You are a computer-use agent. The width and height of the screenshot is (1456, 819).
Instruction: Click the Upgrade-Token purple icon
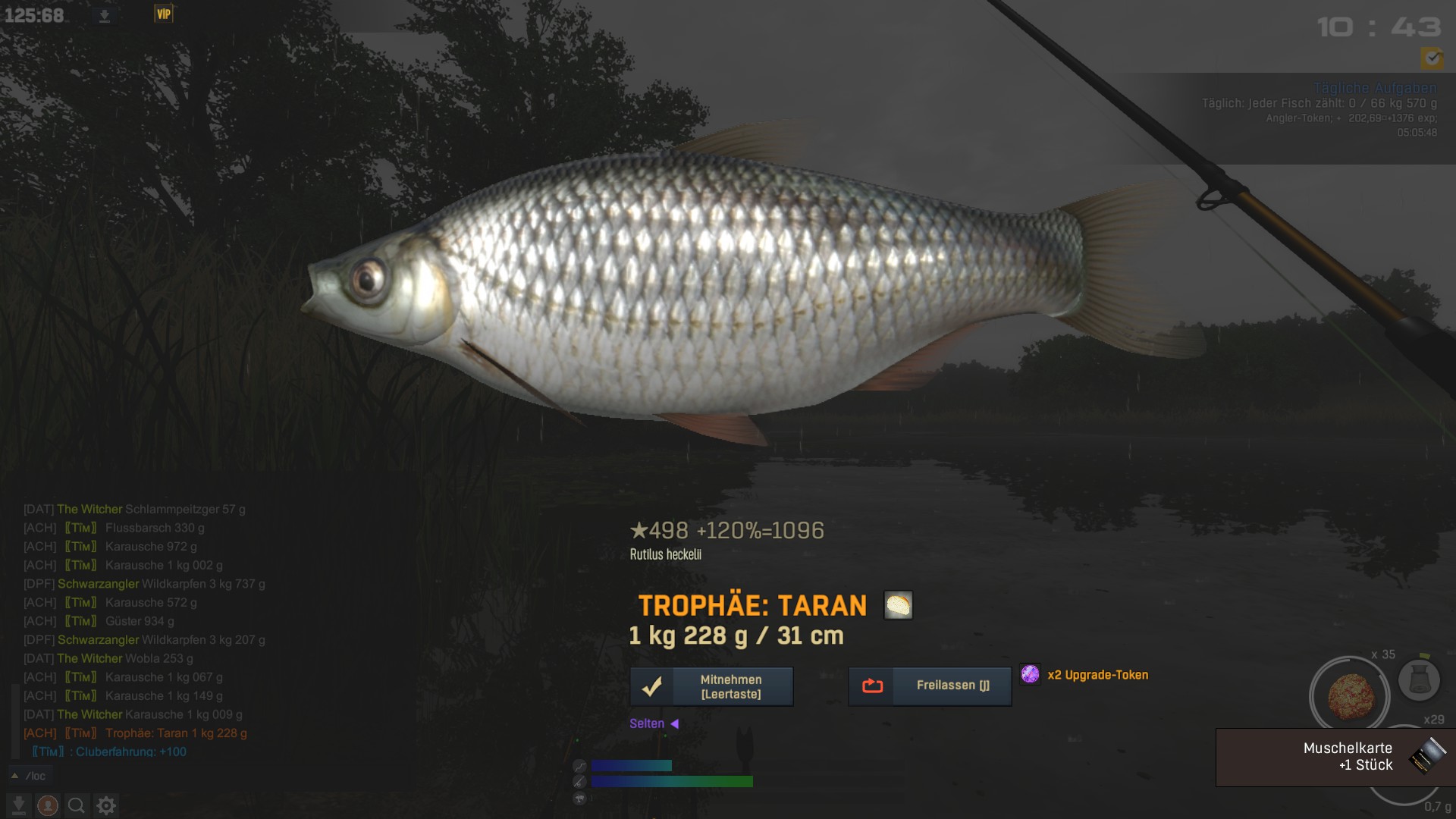1030,674
